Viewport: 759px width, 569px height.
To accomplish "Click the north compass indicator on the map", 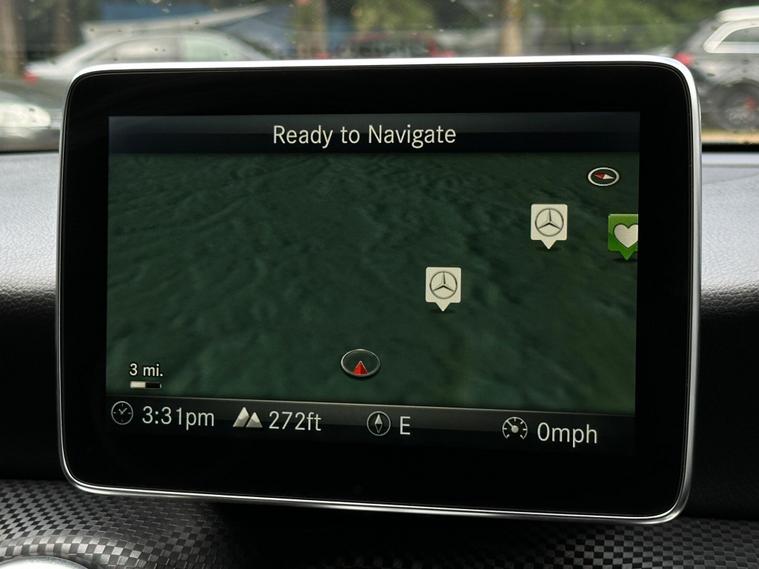I will tap(603, 177).
